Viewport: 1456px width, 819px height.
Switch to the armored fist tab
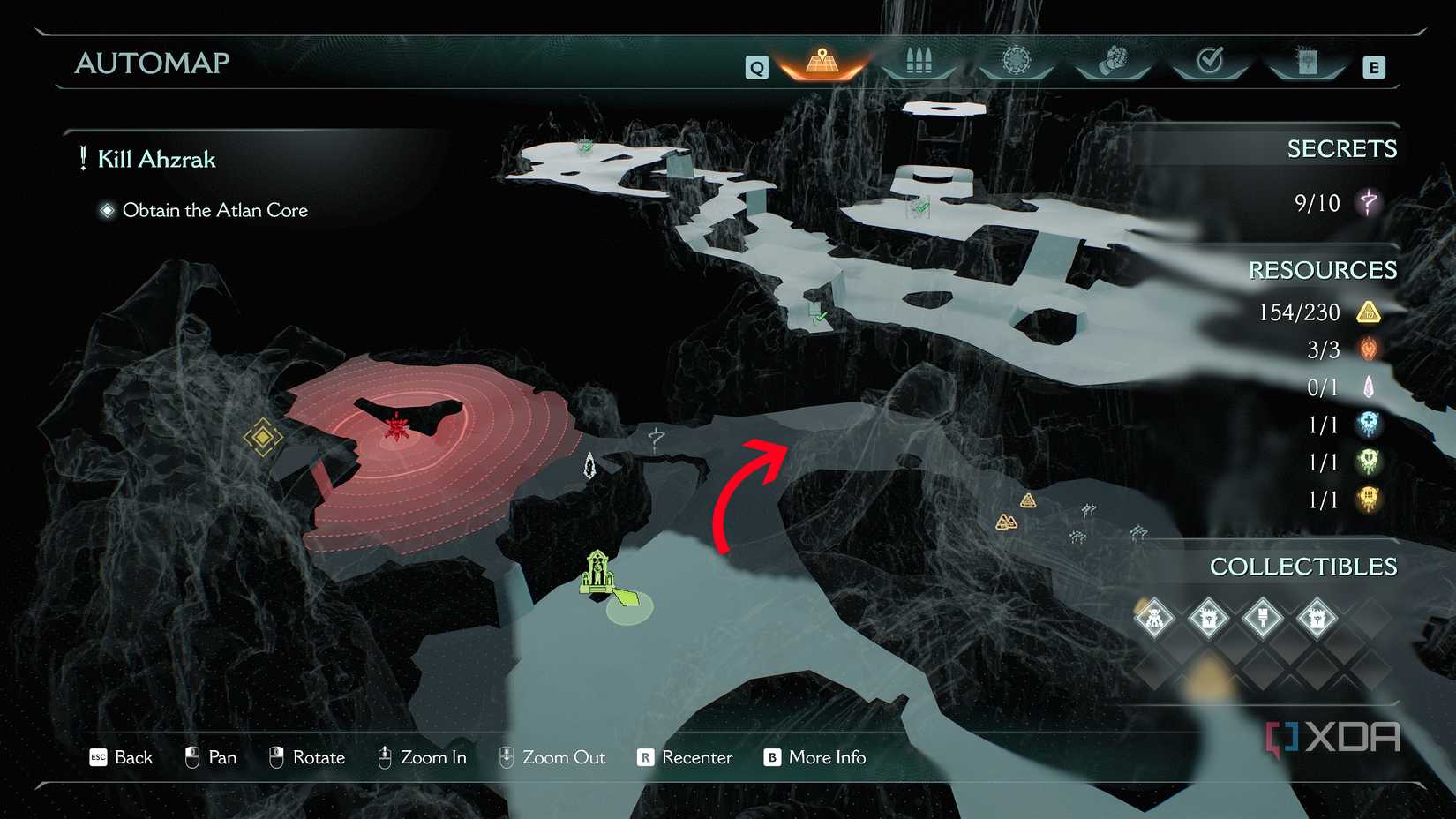[x=1114, y=62]
